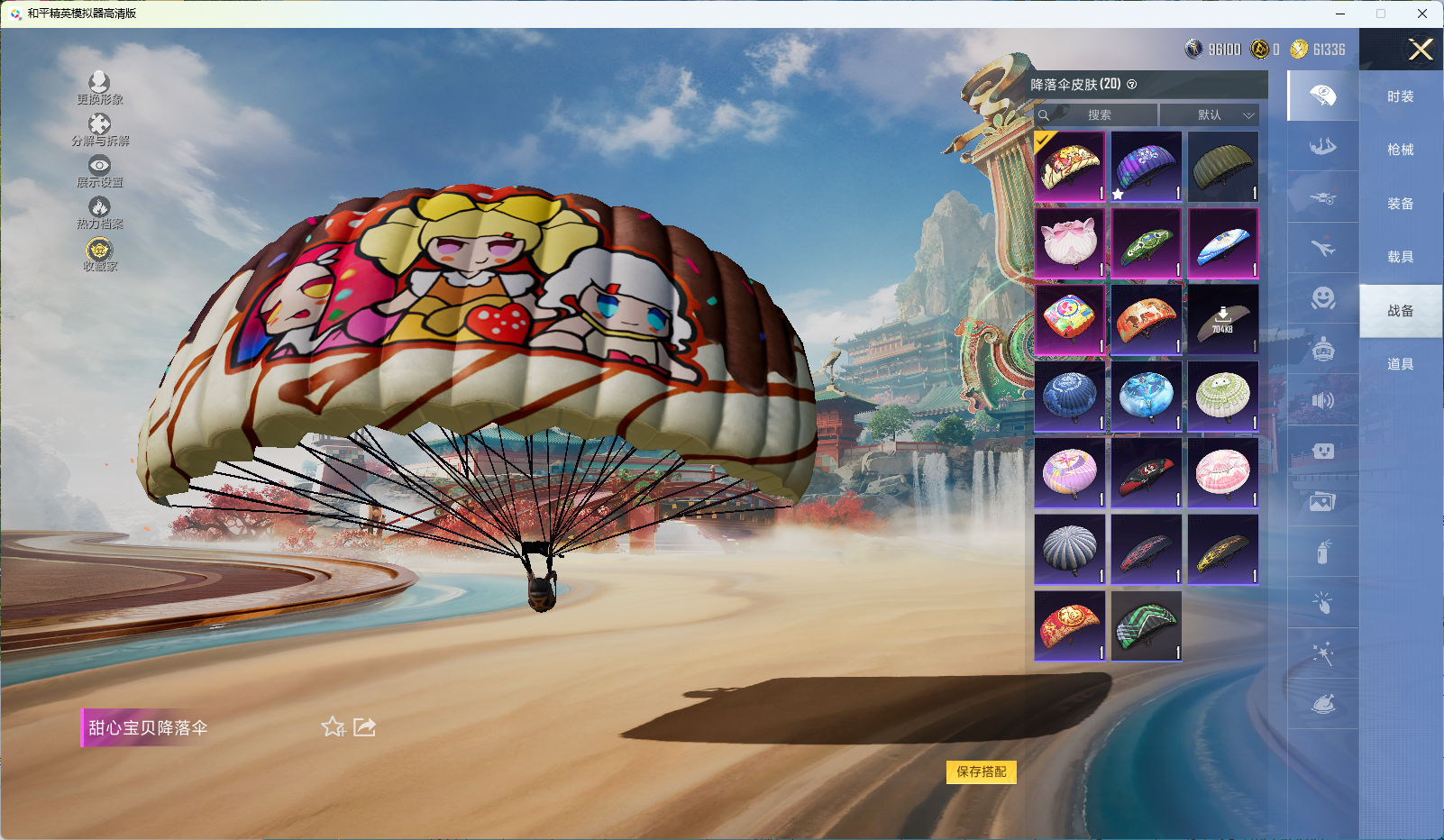The image size is (1444, 840).
Task: Go to the 载具 tab
Action: click(1400, 257)
